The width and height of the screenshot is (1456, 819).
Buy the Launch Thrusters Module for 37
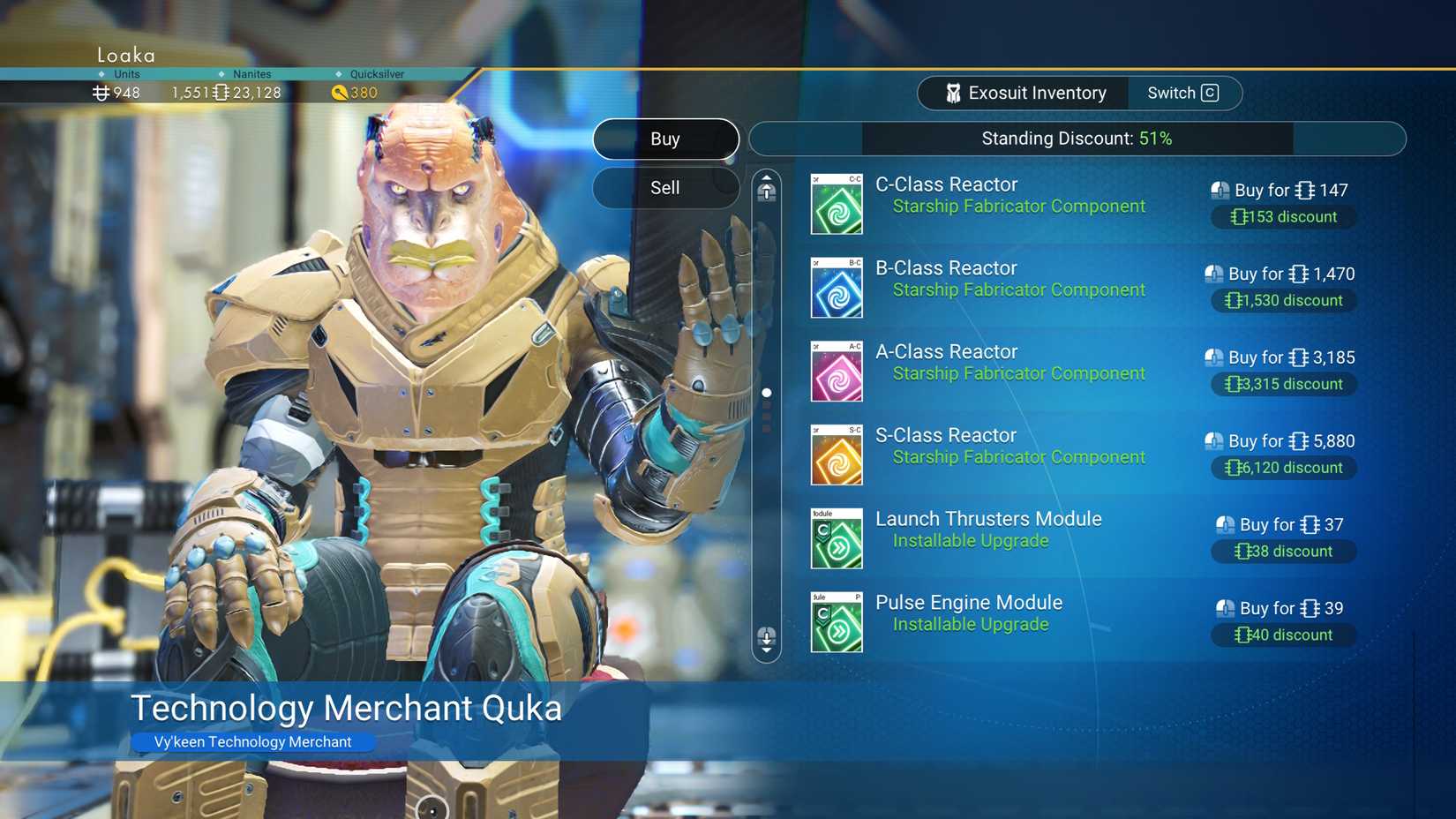pos(1282,524)
